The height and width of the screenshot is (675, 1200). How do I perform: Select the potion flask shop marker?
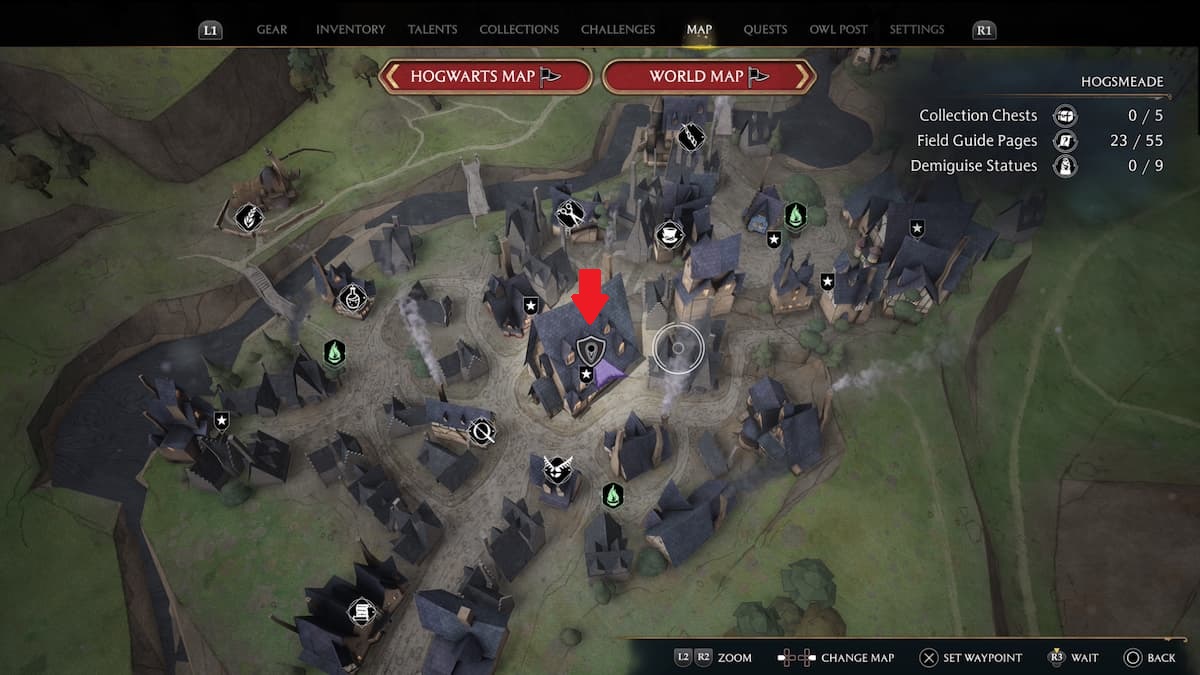(x=351, y=296)
